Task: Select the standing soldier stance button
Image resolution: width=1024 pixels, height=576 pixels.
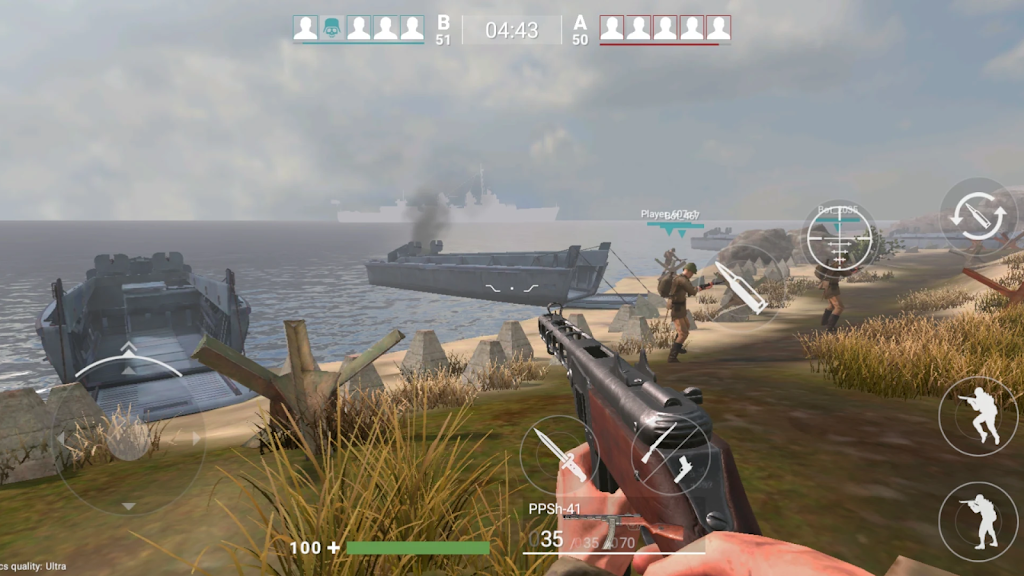Action: tap(978, 521)
